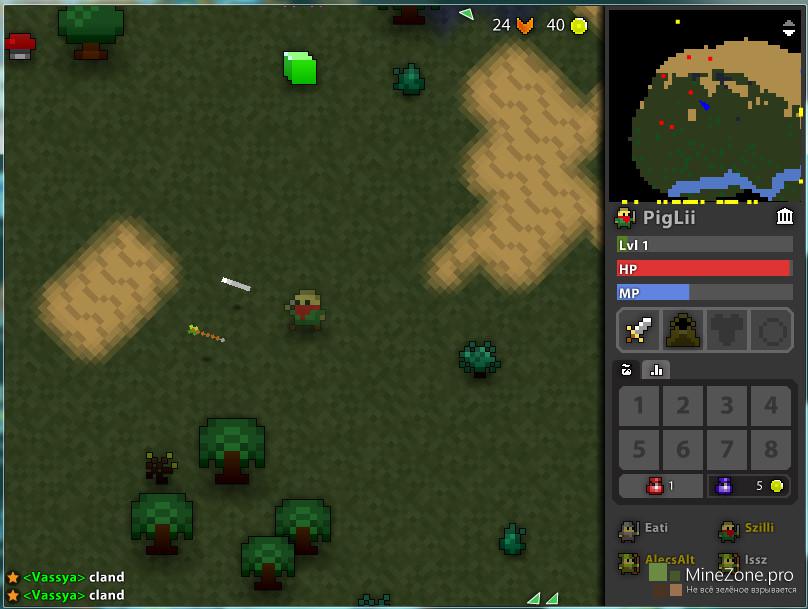This screenshot has width=808, height=609.
Task: Switch to the backpack inventory tab
Action: pos(627,369)
